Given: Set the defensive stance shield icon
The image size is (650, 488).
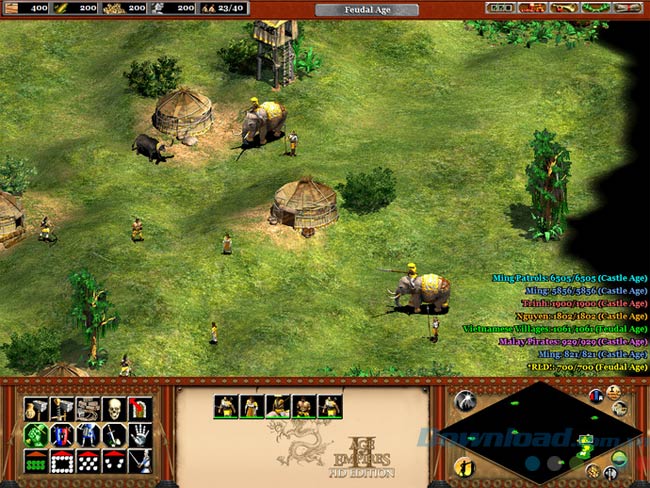Looking at the screenshot, I should pyautogui.click(x=61, y=435).
